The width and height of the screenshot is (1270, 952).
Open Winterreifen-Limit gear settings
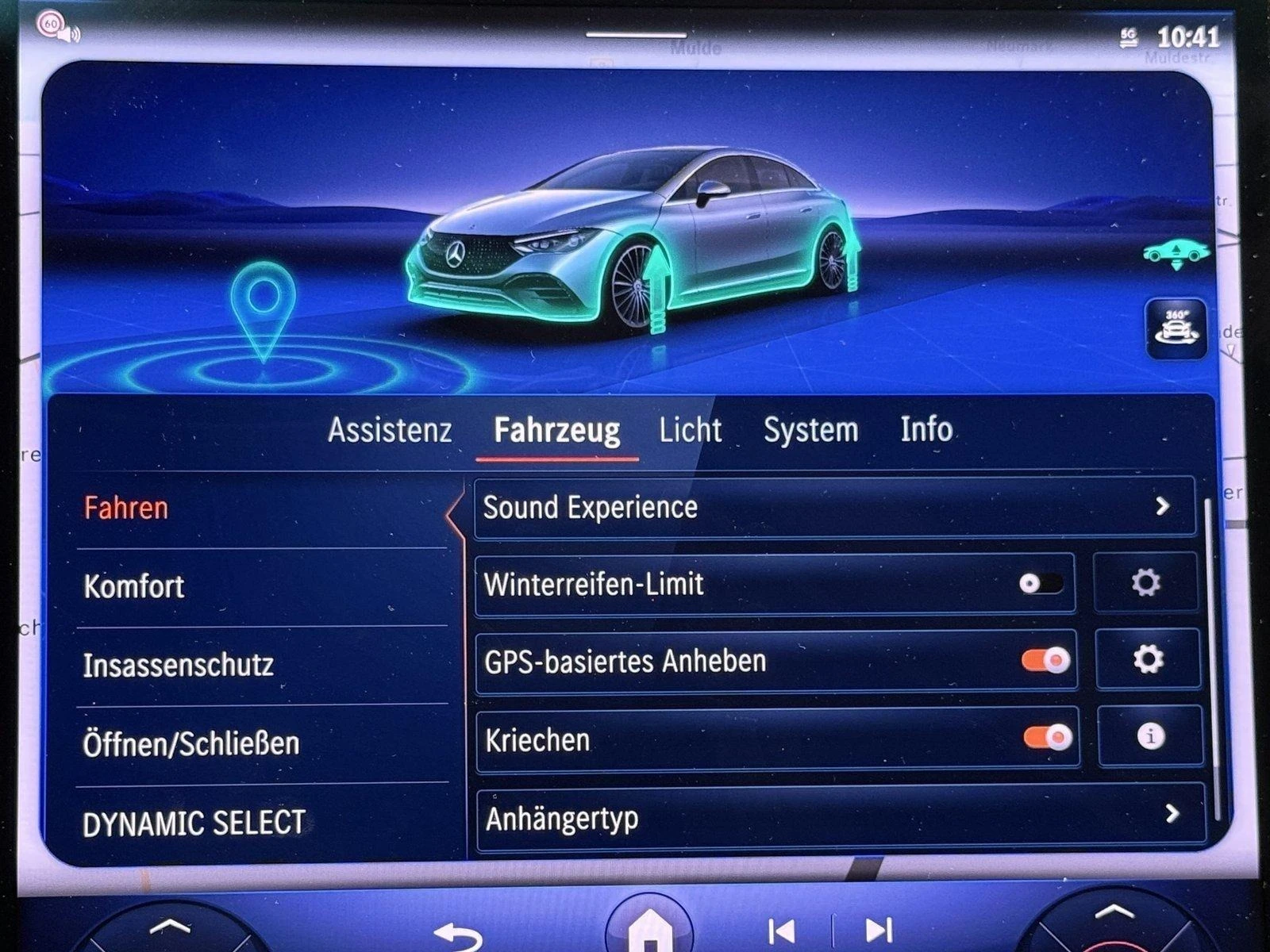pos(1145,583)
